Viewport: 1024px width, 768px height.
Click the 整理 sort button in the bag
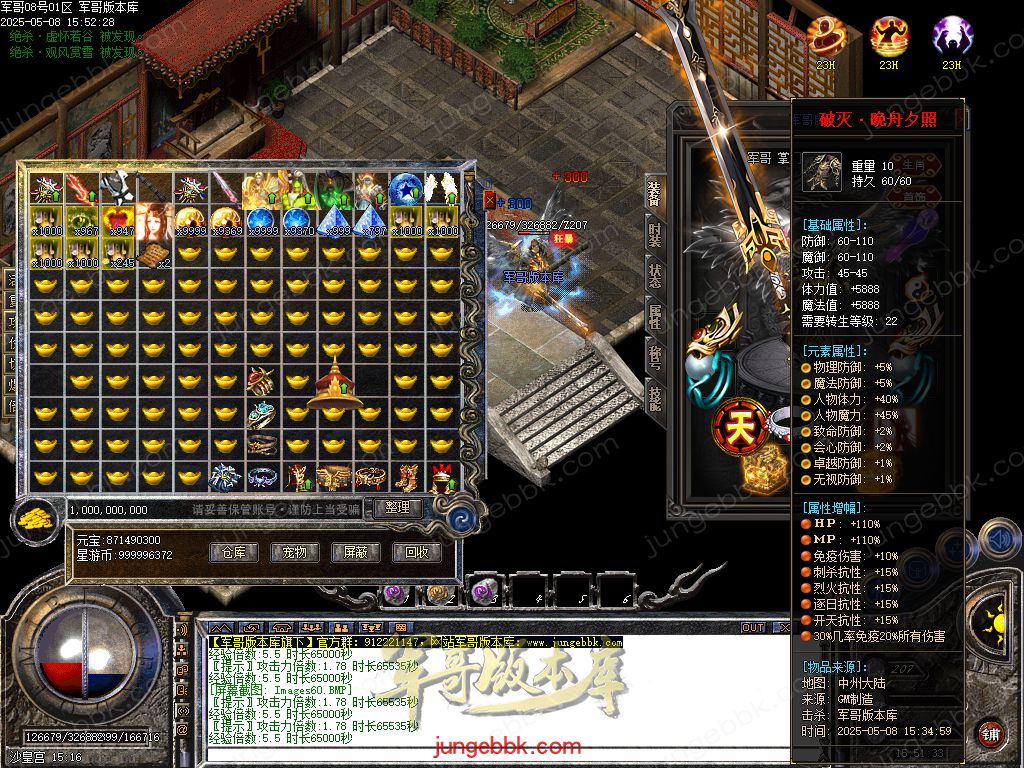tap(398, 508)
